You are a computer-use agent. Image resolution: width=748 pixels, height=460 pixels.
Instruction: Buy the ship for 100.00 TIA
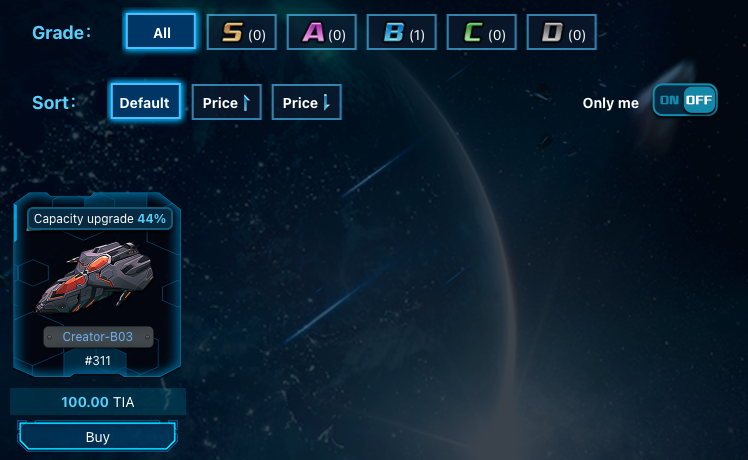pos(97,437)
